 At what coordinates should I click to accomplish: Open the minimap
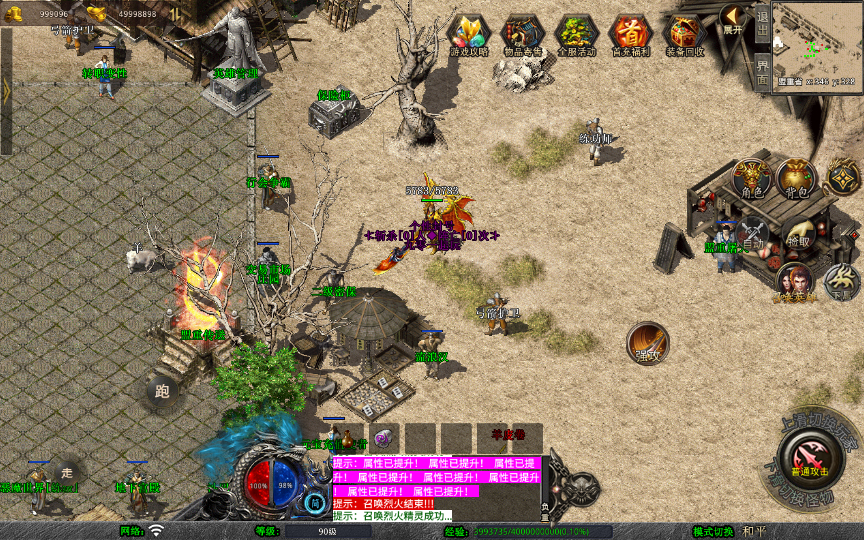point(817,44)
